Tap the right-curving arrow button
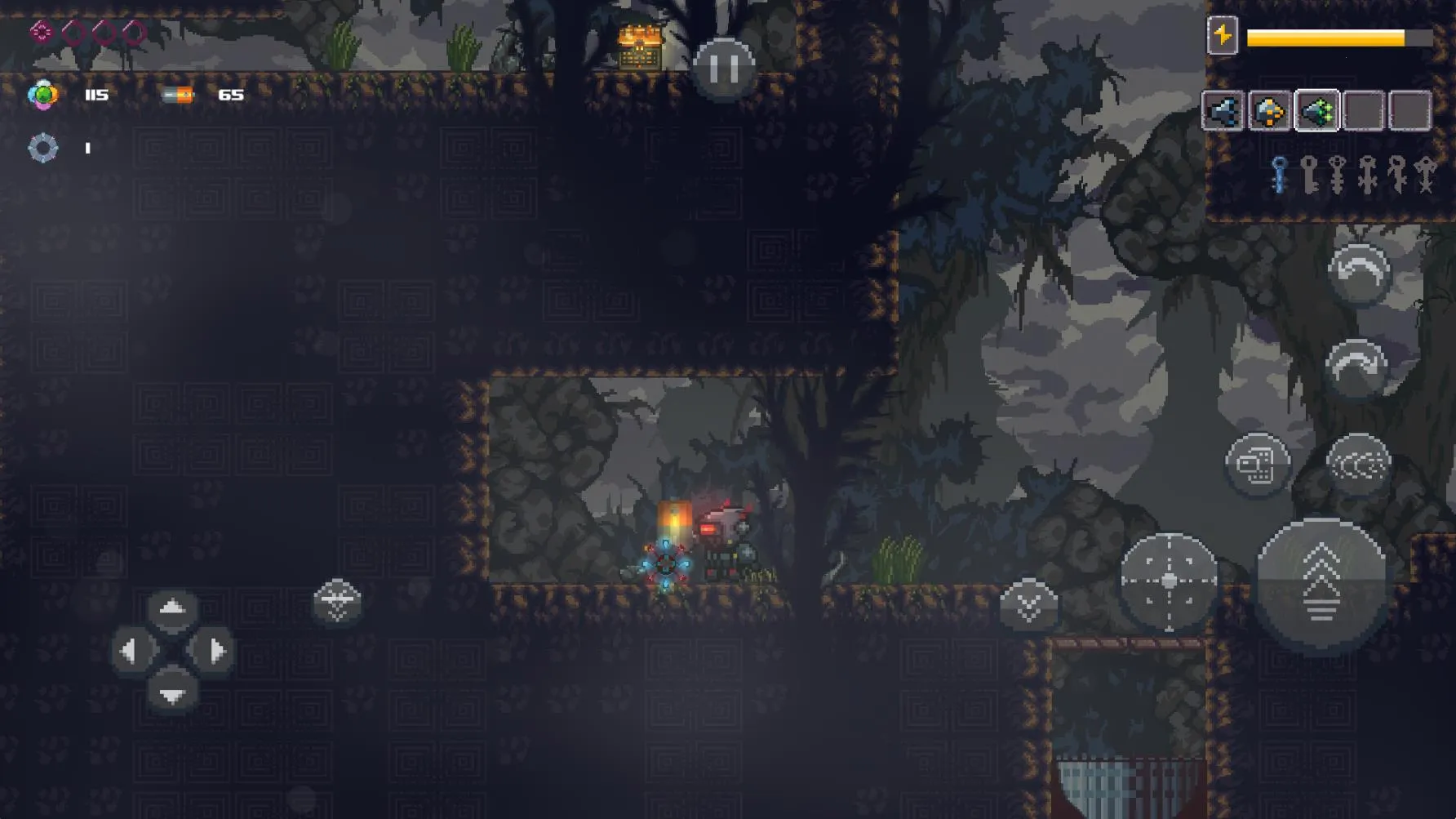 point(1356,367)
